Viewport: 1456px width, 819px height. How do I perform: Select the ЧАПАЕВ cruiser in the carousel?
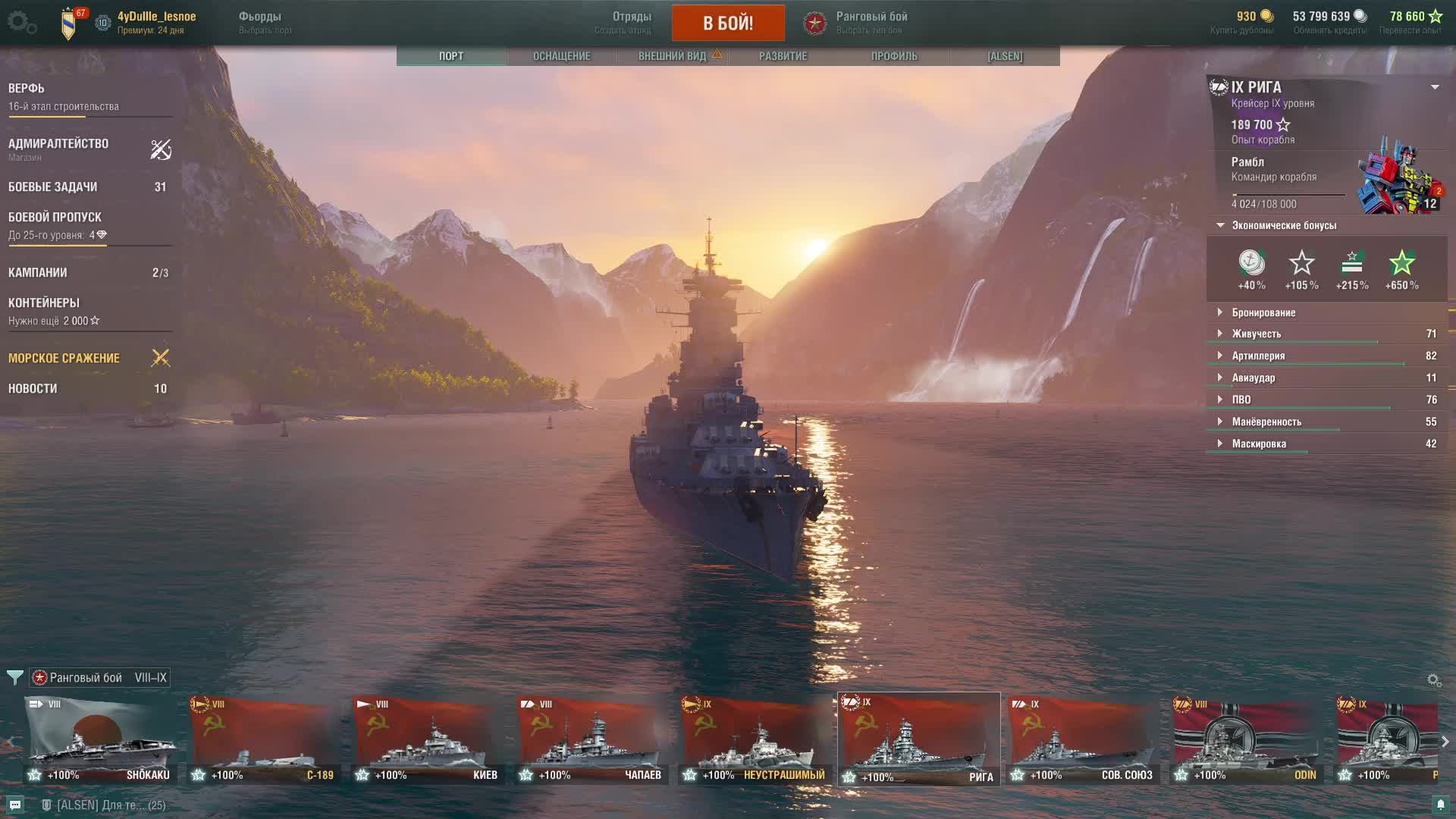591,740
